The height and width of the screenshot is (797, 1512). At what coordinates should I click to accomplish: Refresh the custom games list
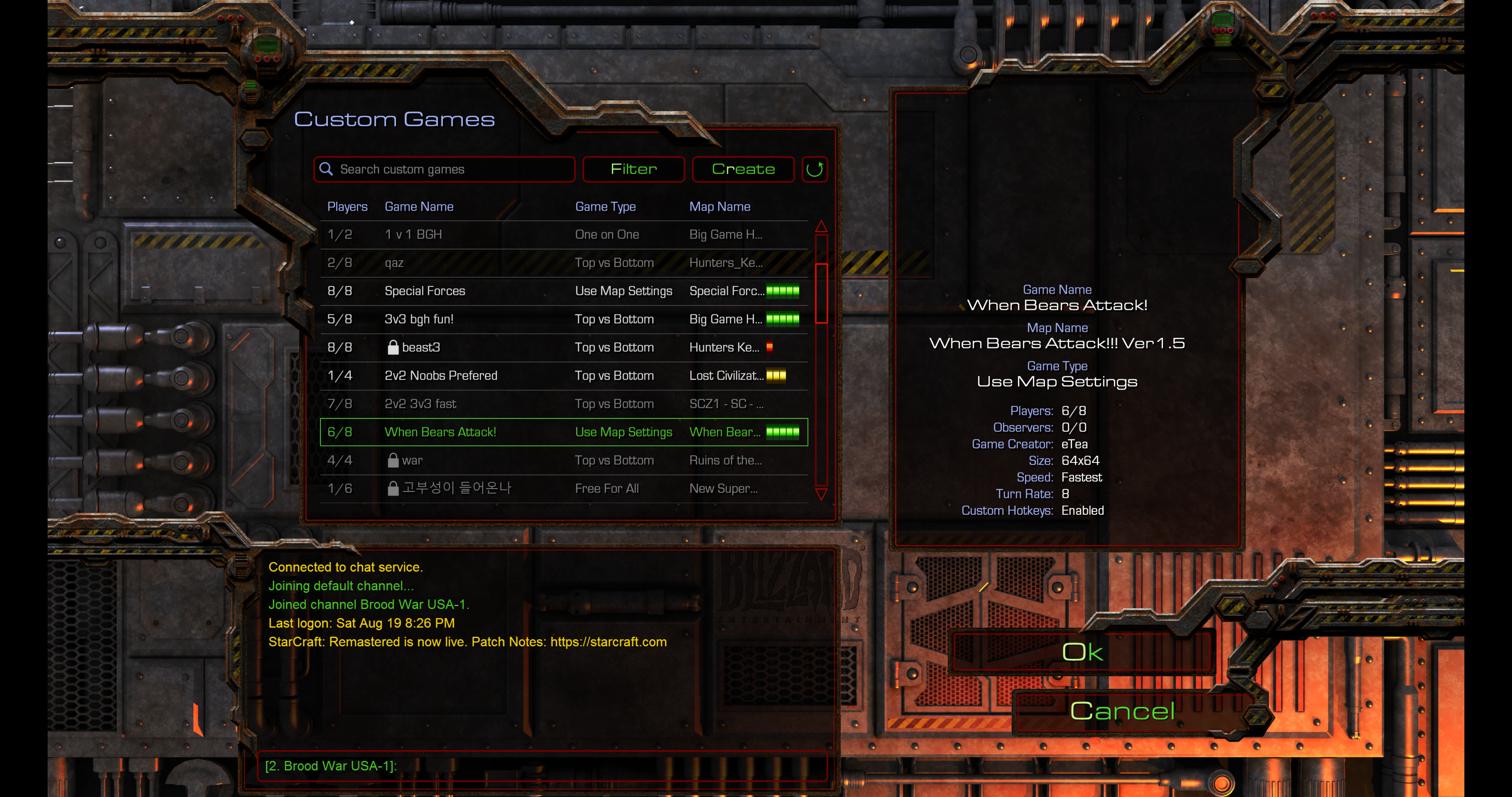pyautogui.click(x=815, y=170)
